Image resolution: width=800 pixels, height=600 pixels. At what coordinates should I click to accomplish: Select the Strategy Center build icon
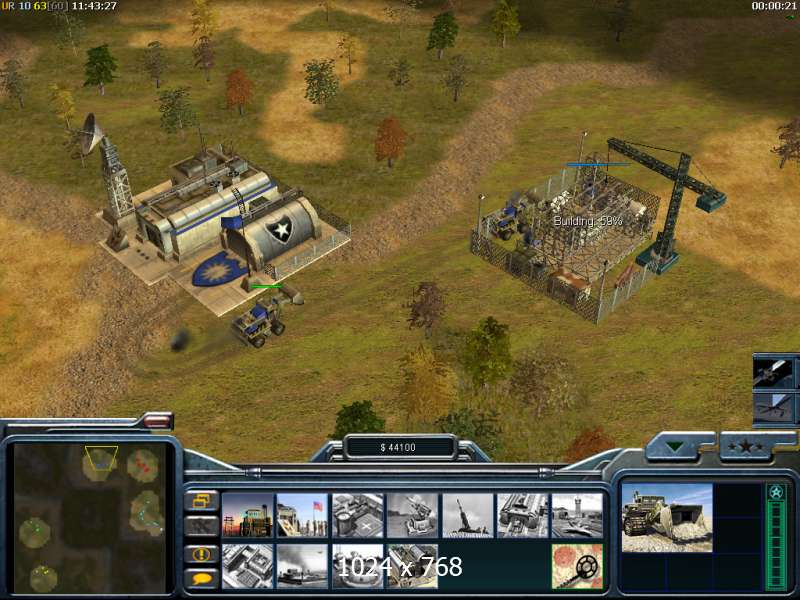click(248, 566)
